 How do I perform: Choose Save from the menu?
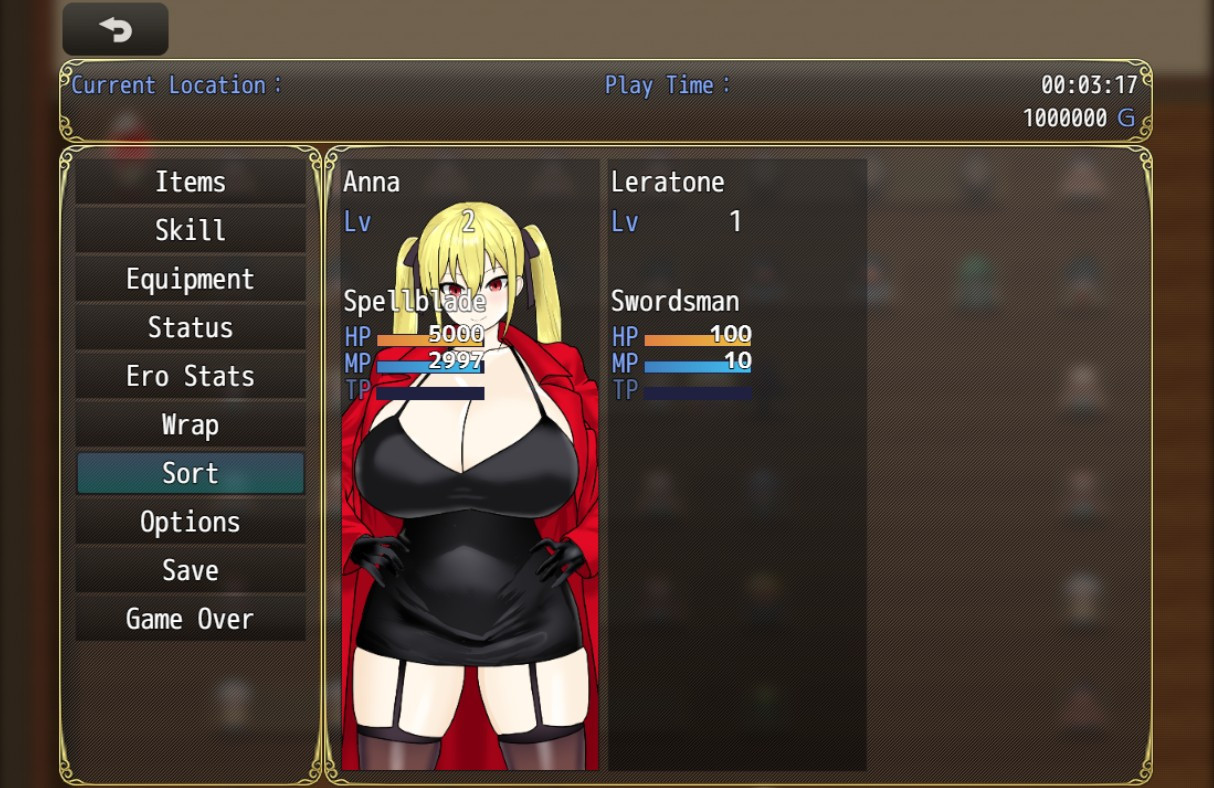coord(190,570)
